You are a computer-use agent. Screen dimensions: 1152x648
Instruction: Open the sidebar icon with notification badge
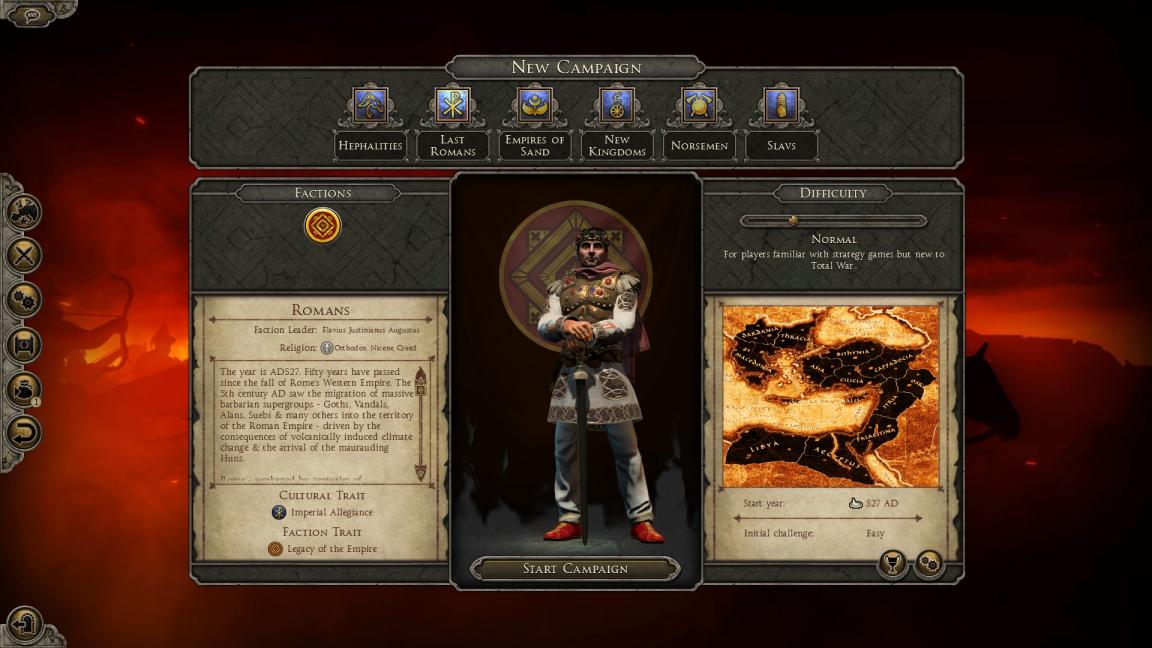[x=23, y=388]
